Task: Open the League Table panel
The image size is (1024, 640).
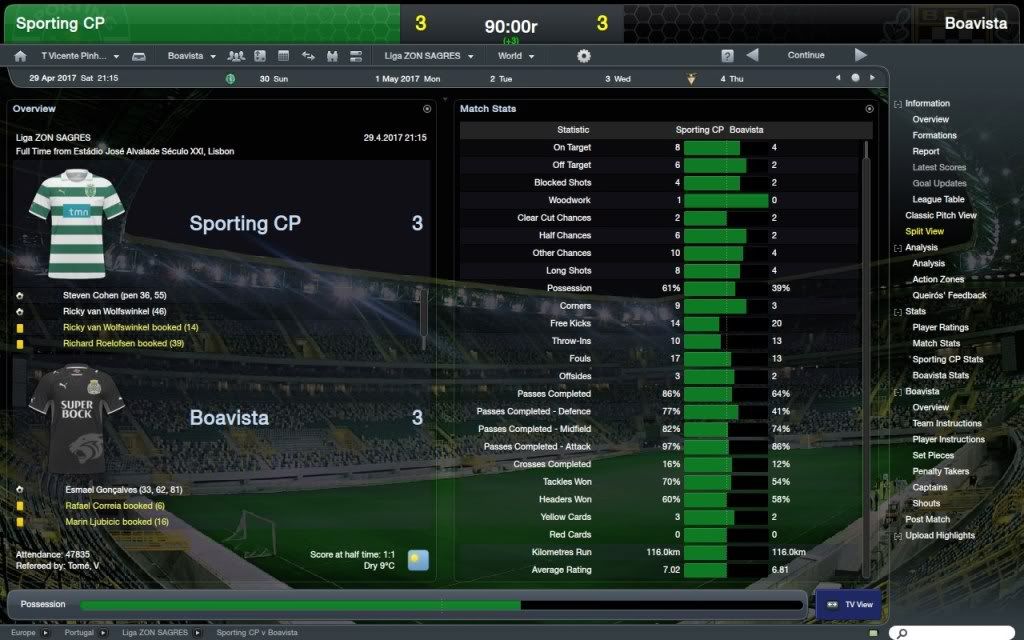Action: [x=938, y=199]
